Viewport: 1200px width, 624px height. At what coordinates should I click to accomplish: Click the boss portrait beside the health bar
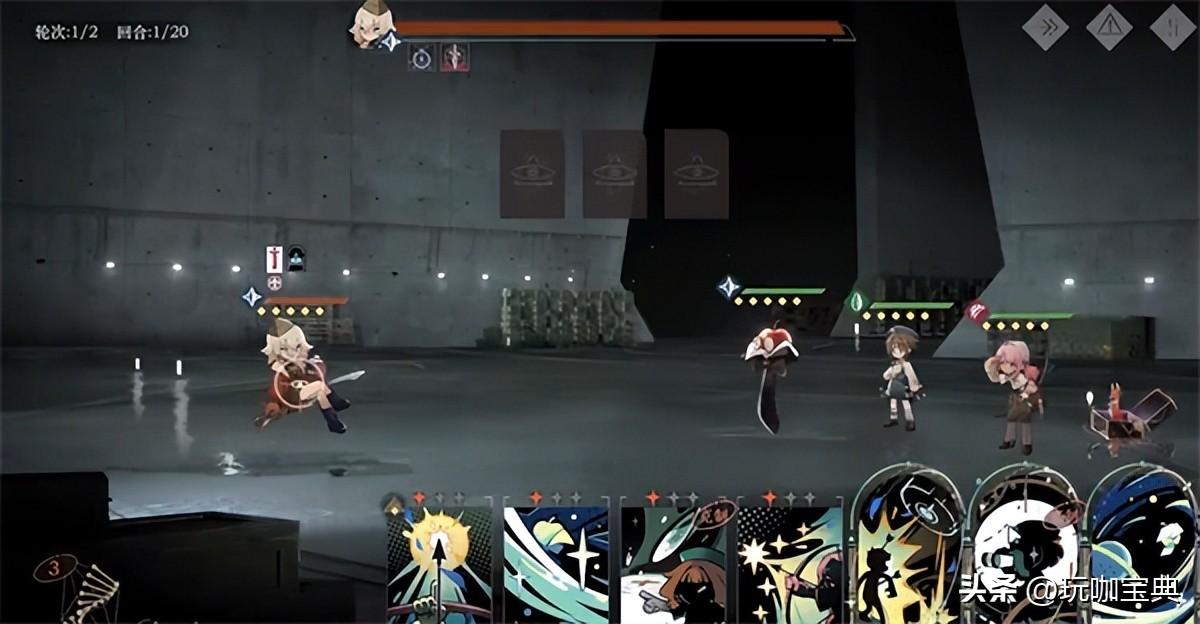click(x=371, y=24)
